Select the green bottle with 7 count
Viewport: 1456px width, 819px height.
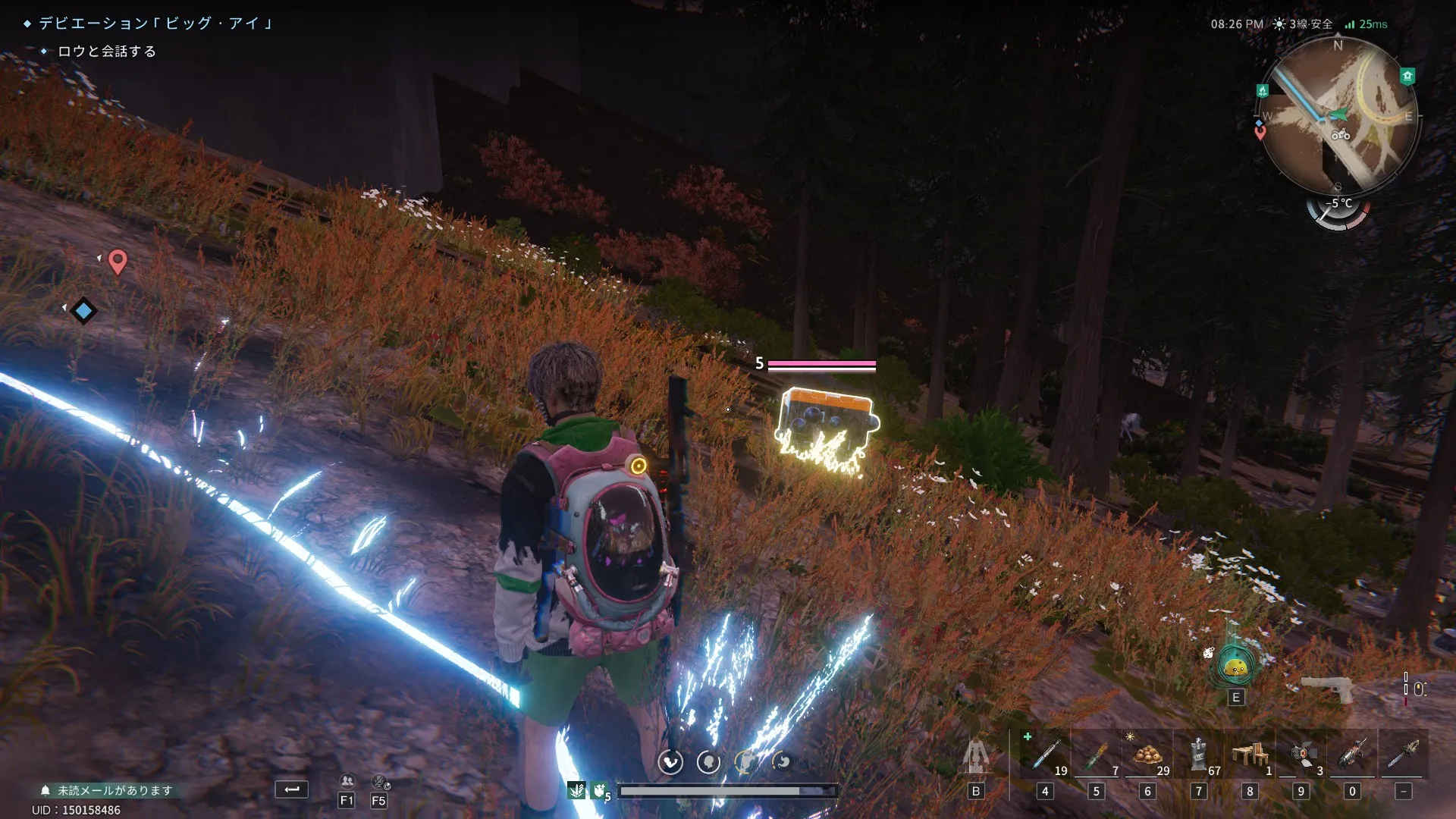[1096, 755]
